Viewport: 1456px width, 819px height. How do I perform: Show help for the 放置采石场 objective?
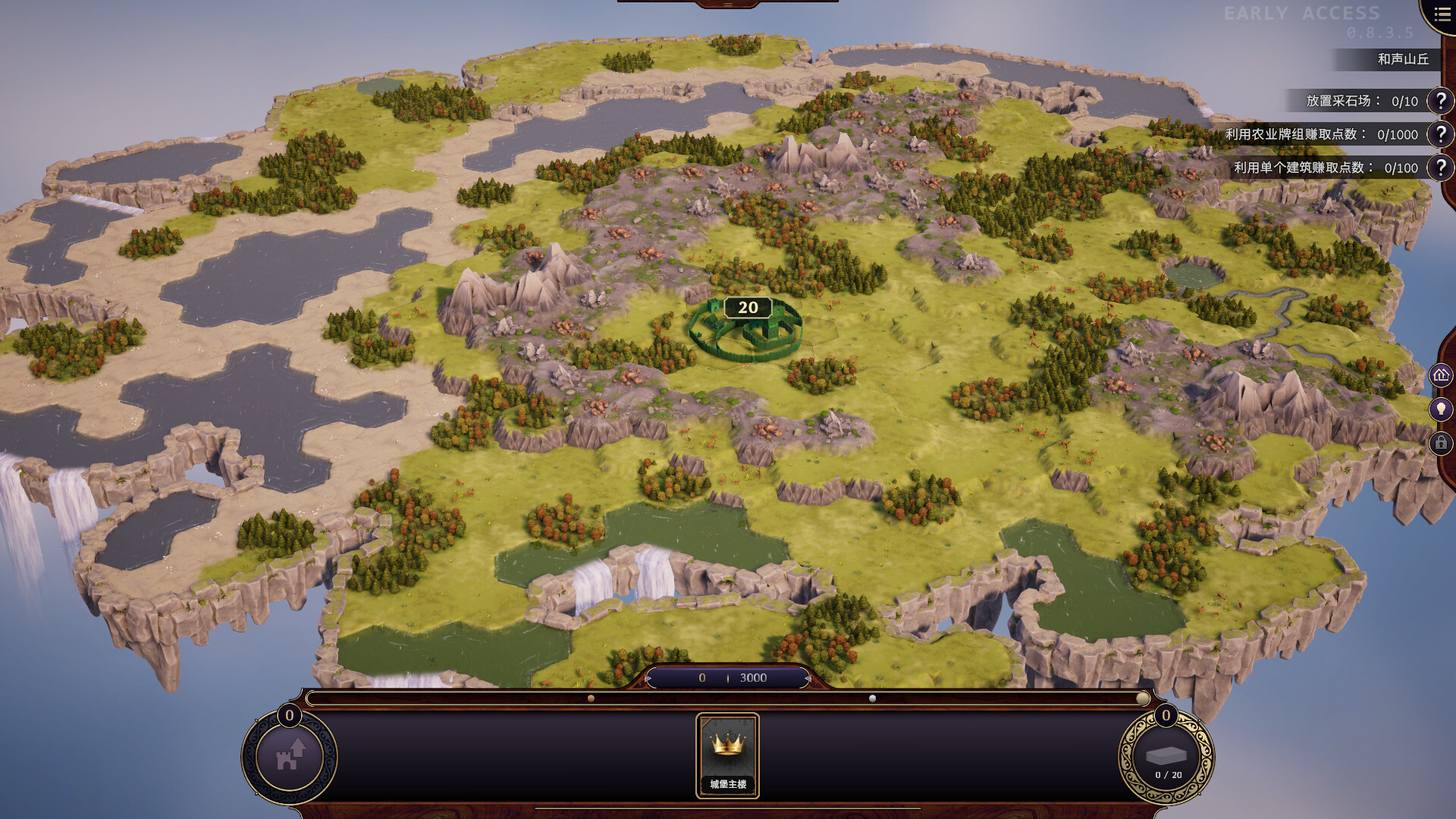point(1440,101)
